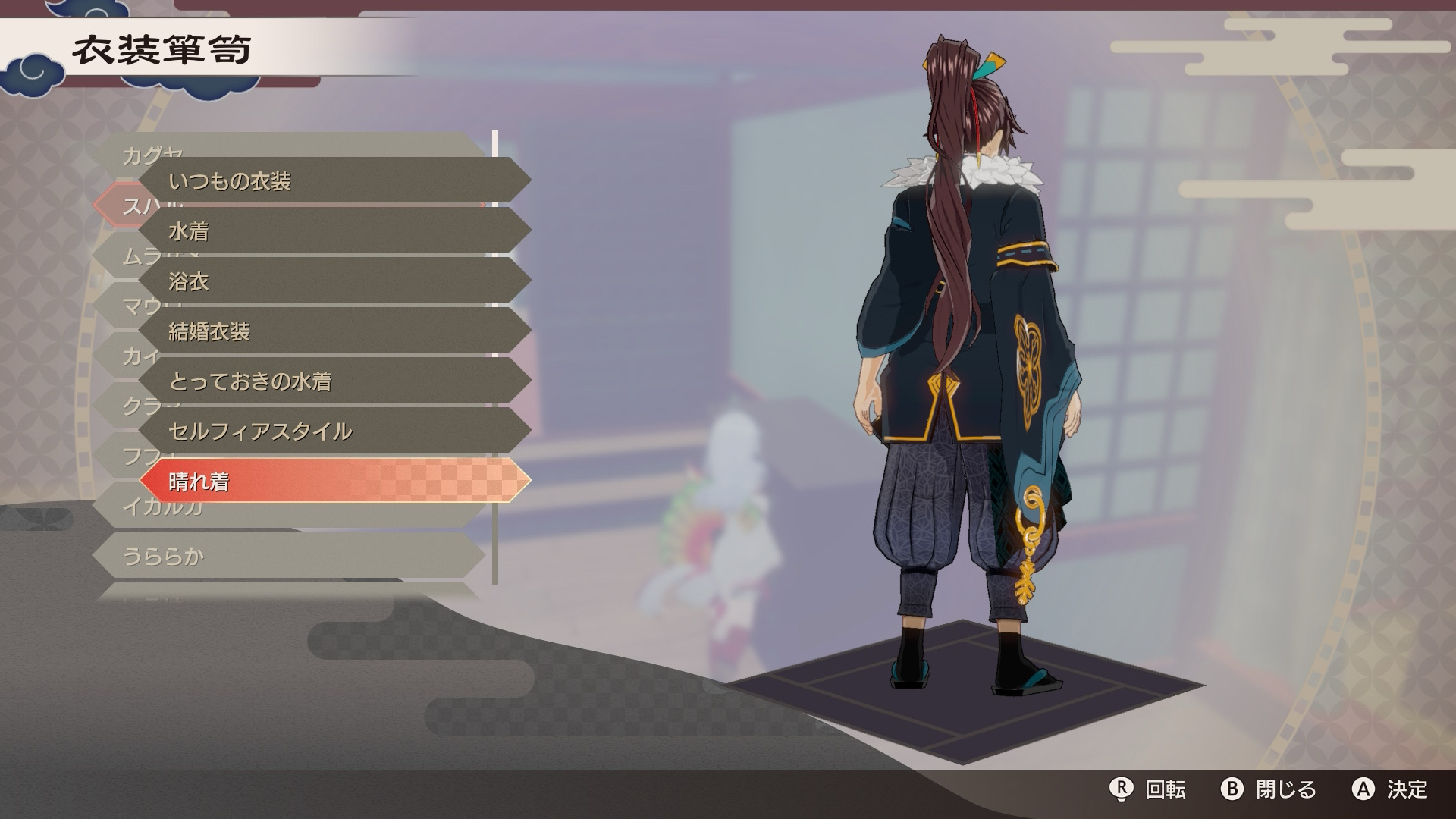Pick the 浴衣 yukata outfit

pos(334,281)
